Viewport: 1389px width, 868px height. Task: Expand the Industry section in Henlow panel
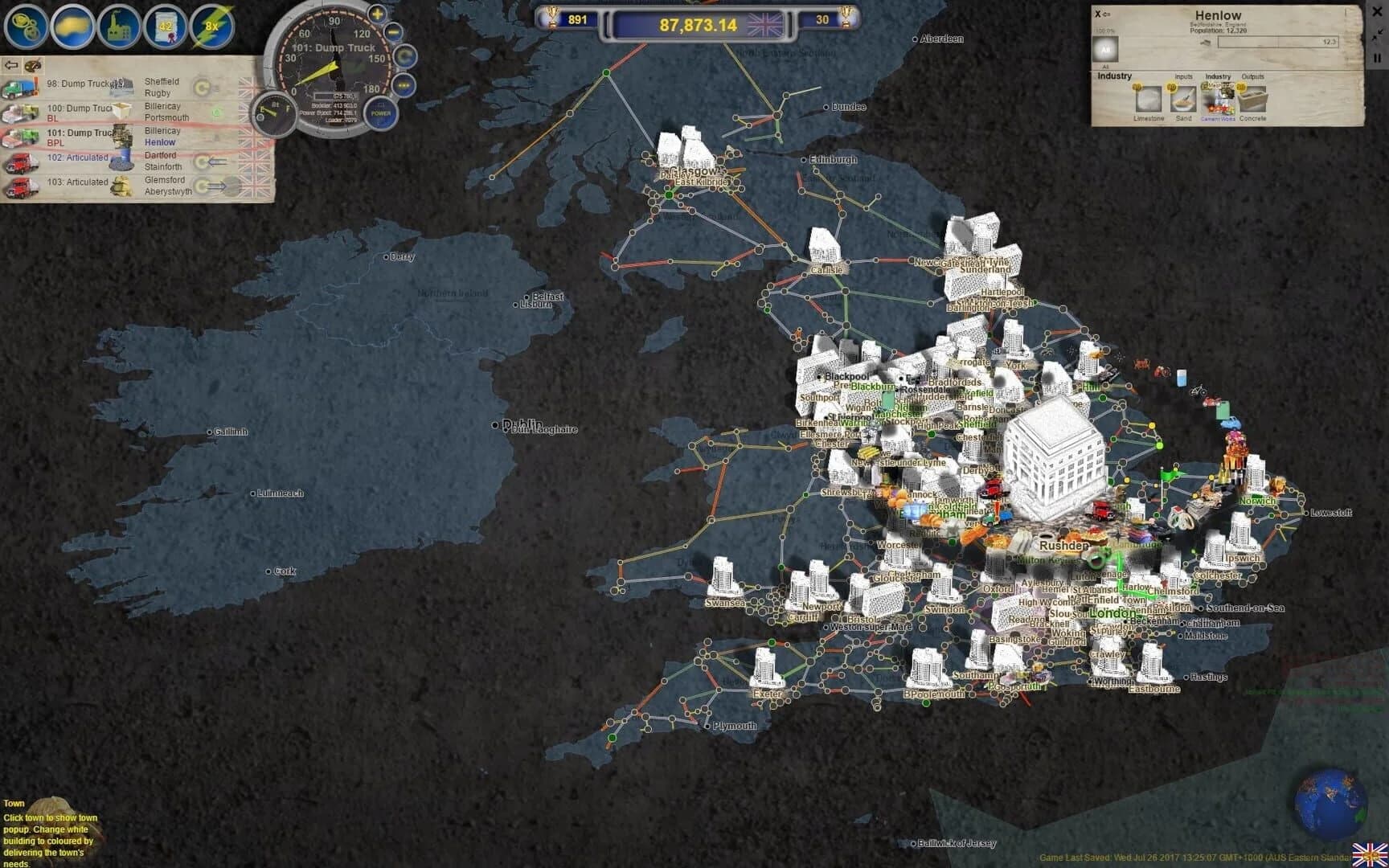click(1114, 76)
